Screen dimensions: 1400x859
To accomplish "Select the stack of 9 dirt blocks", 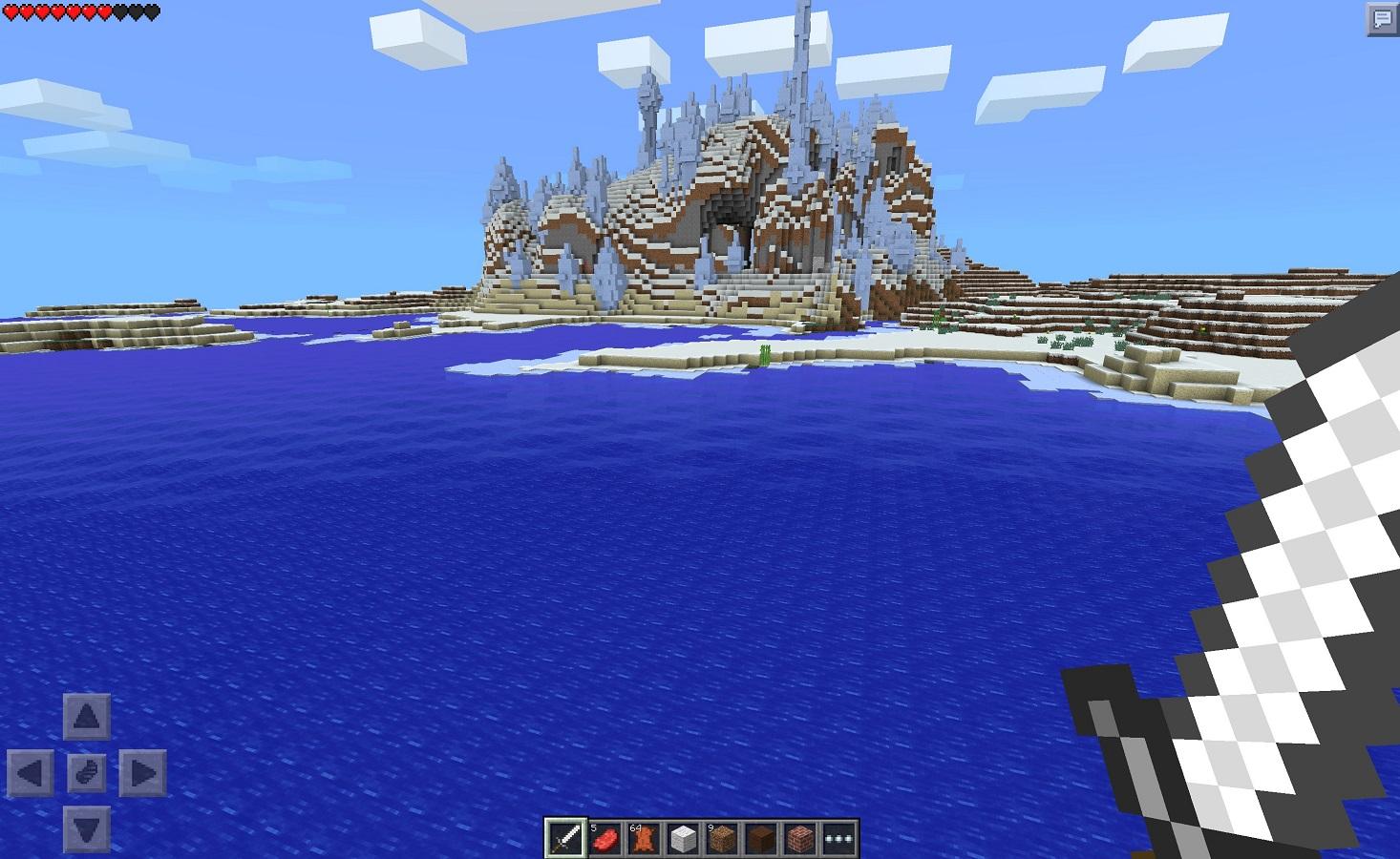I will pos(723,837).
